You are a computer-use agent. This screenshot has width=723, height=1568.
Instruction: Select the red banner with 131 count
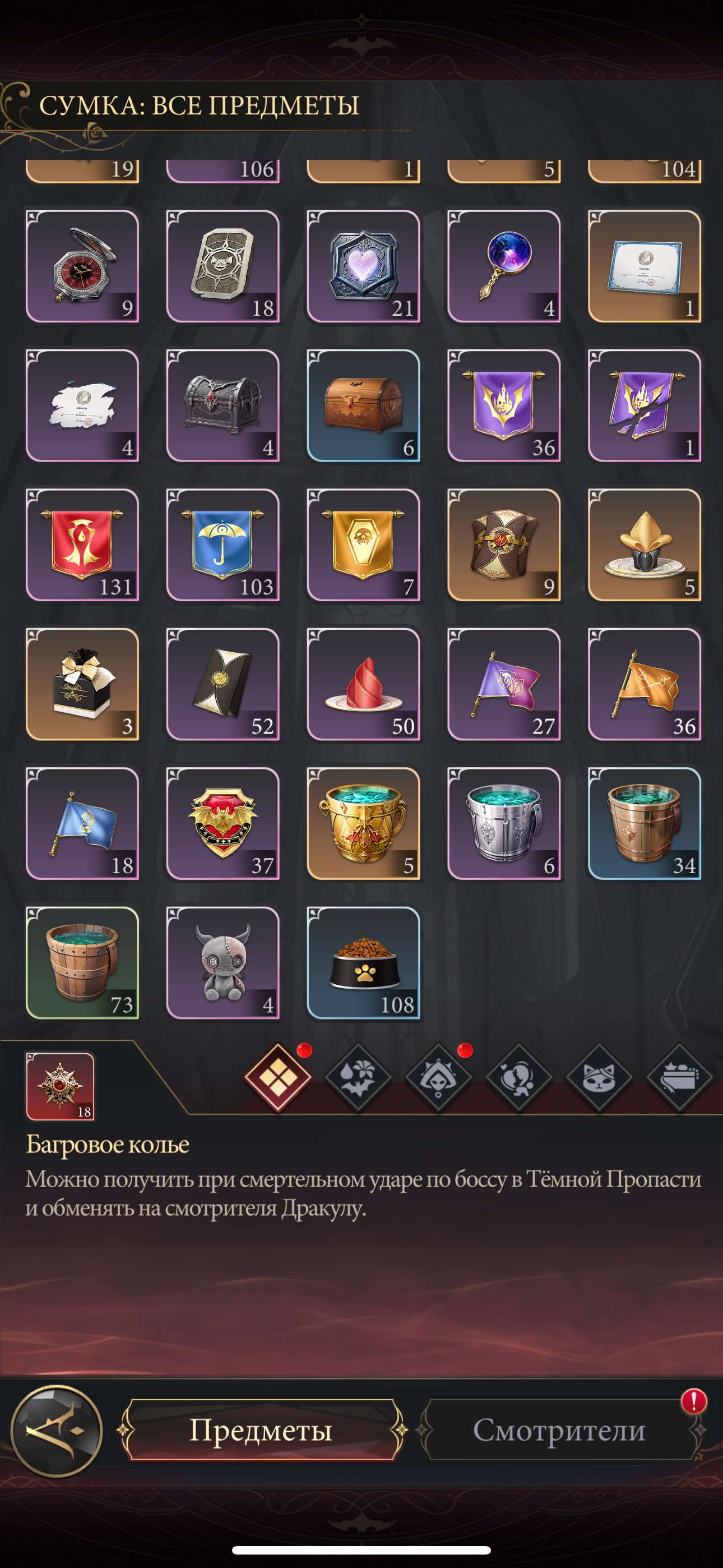tap(83, 545)
